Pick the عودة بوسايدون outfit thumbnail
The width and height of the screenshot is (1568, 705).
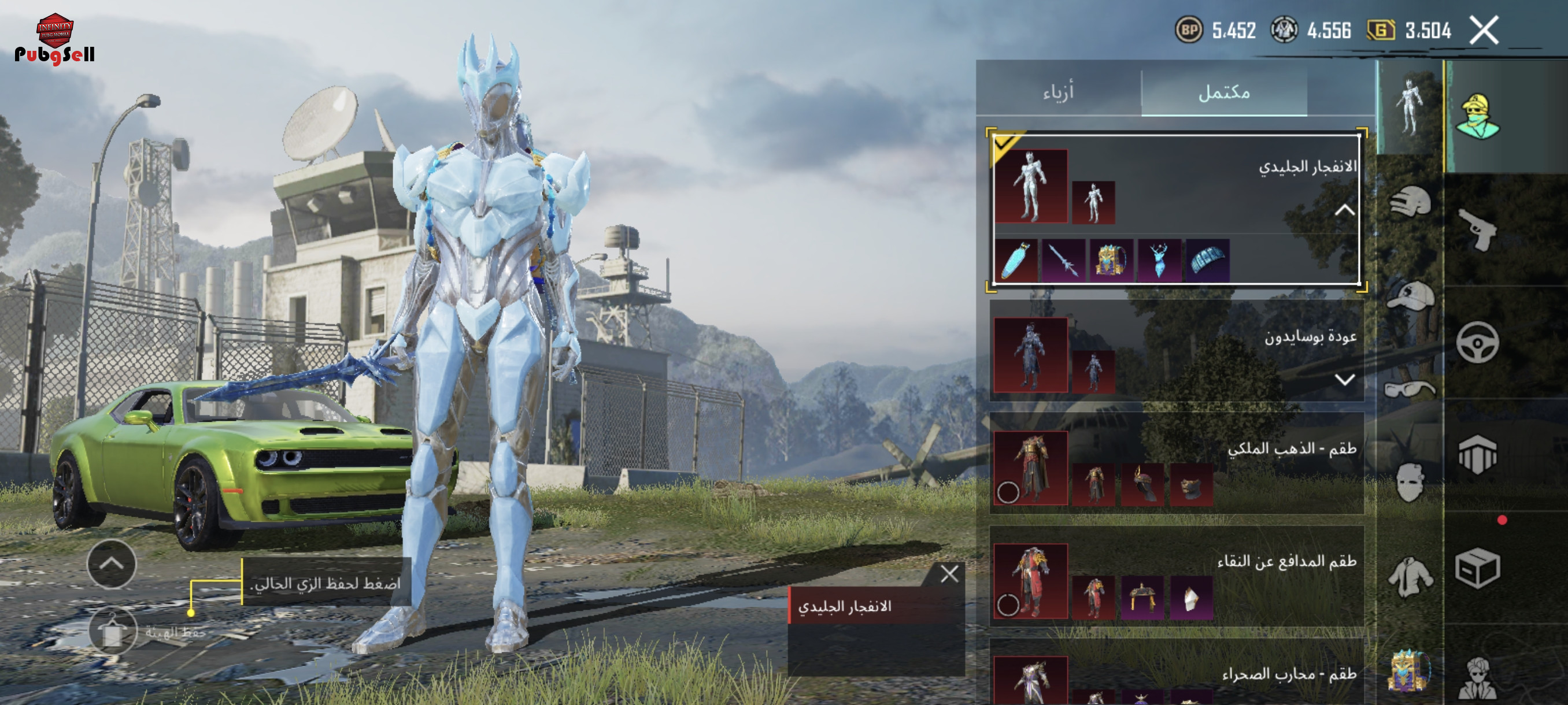pos(1030,355)
